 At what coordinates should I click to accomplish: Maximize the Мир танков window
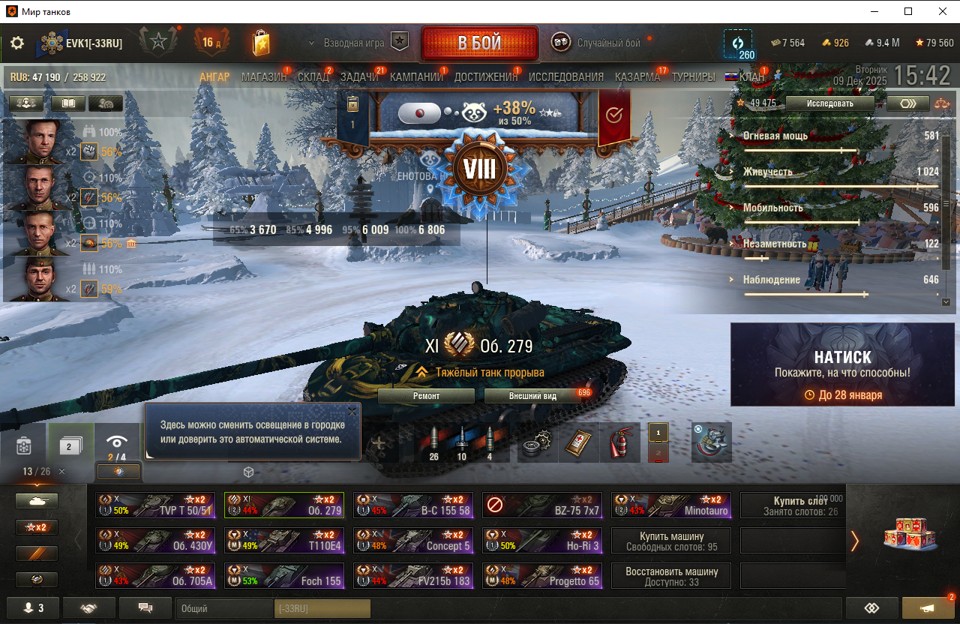908,11
